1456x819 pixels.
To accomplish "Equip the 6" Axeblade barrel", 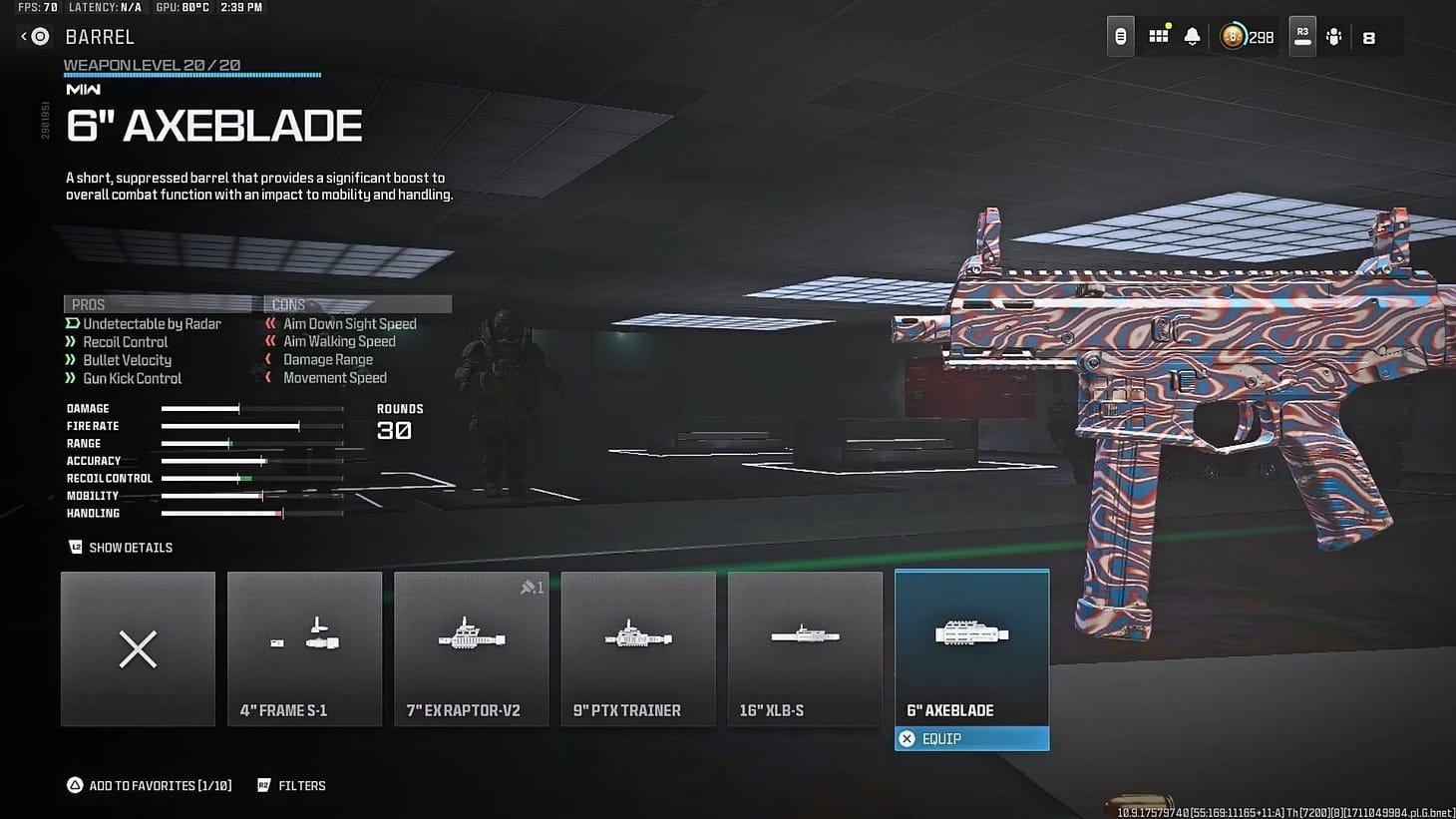I will pyautogui.click(x=971, y=738).
